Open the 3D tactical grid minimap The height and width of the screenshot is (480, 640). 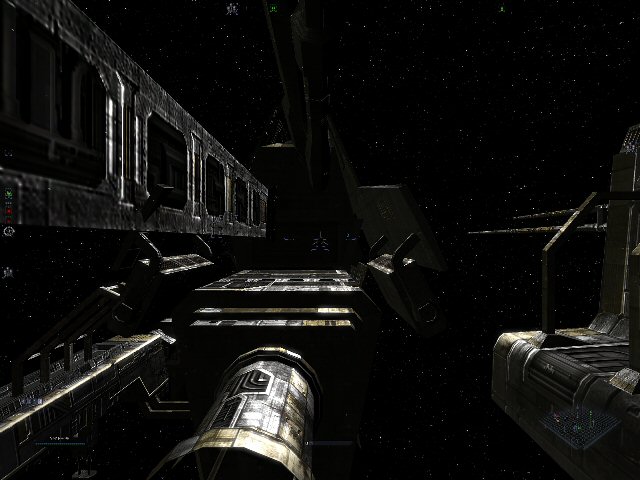tap(578, 424)
